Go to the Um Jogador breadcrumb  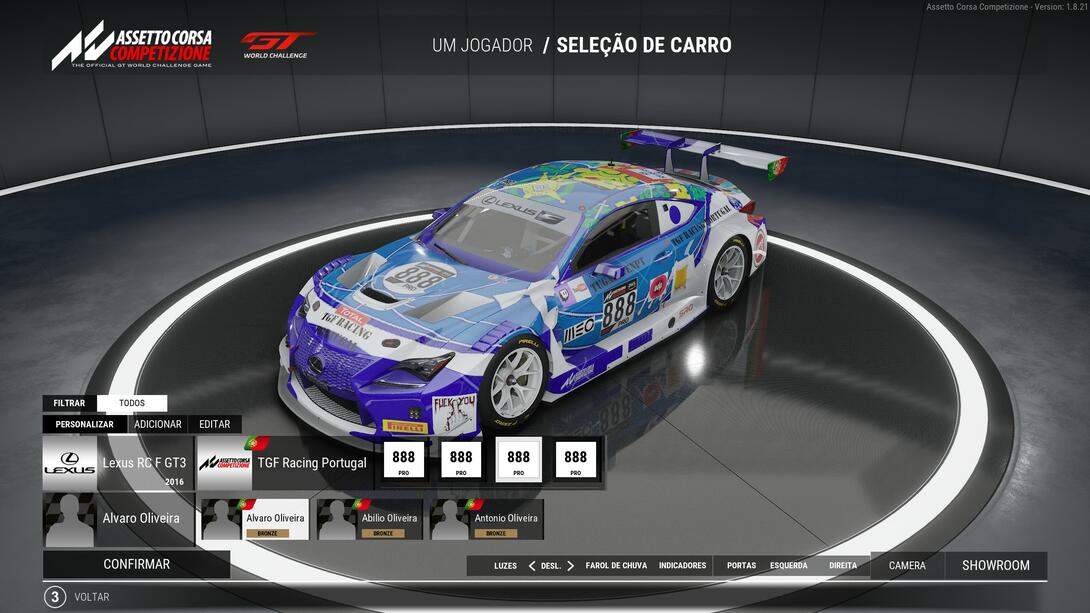click(482, 45)
